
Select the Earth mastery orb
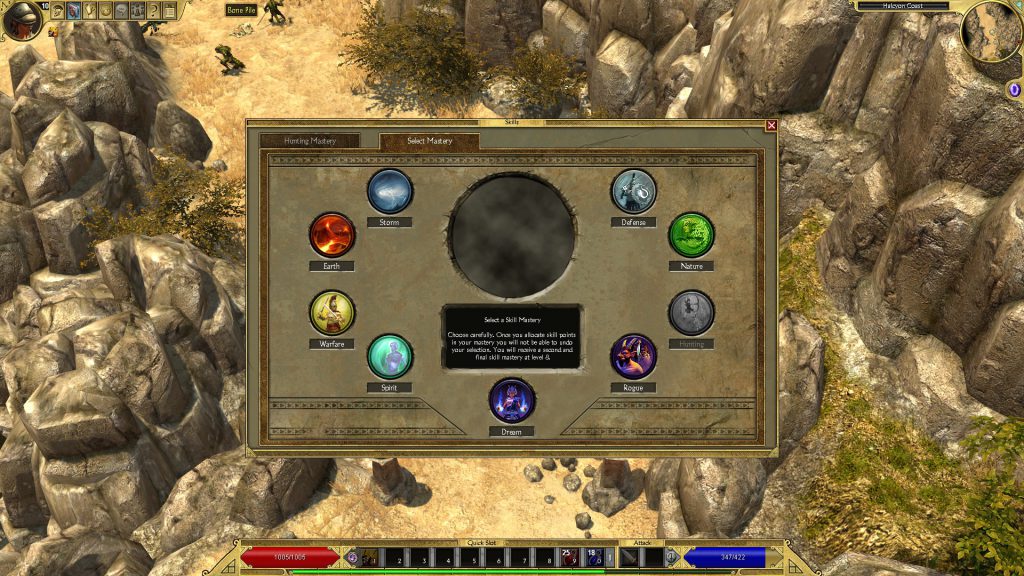(x=332, y=235)
